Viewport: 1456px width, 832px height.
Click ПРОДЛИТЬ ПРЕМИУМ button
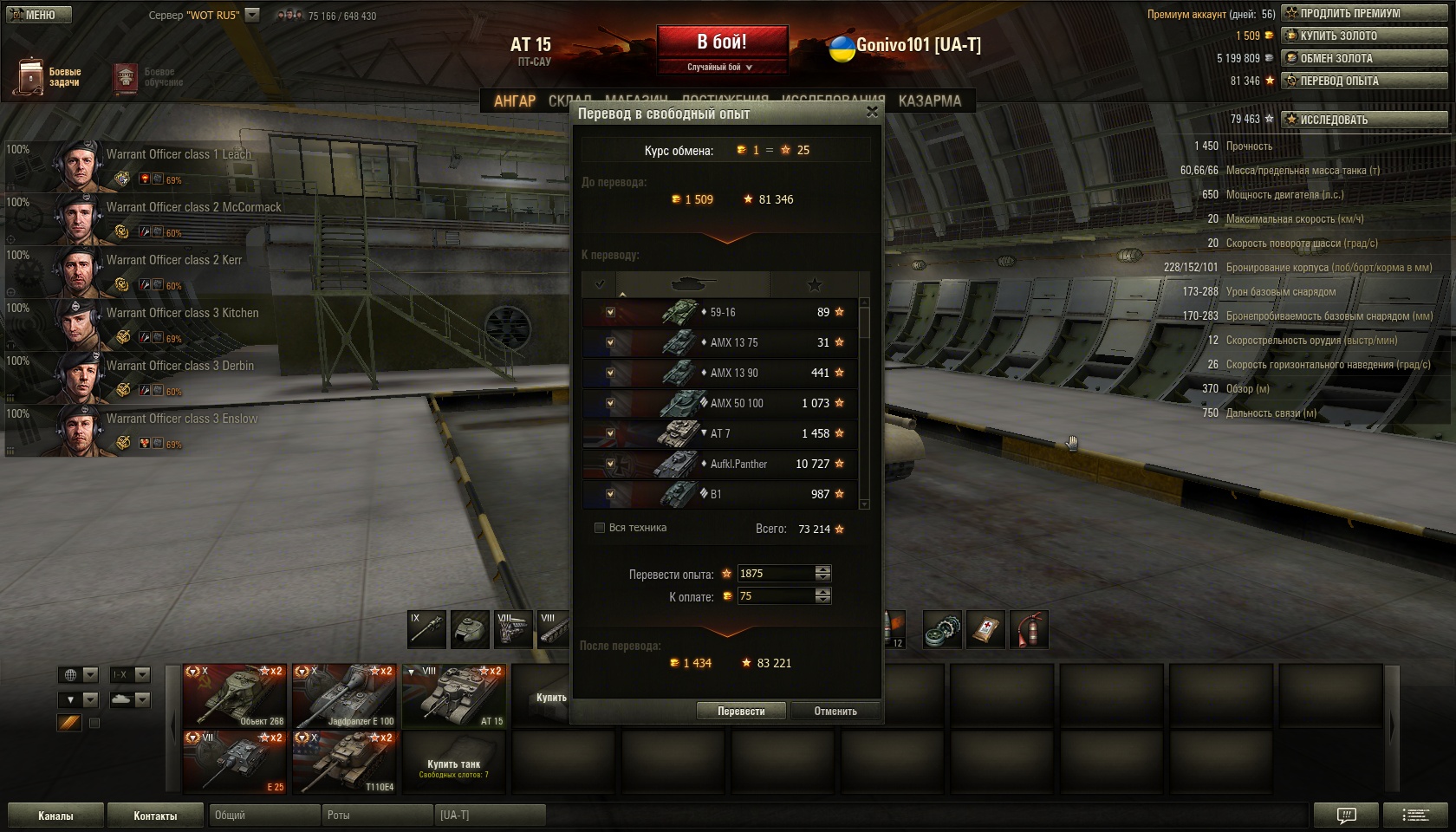coord(1364,13)
